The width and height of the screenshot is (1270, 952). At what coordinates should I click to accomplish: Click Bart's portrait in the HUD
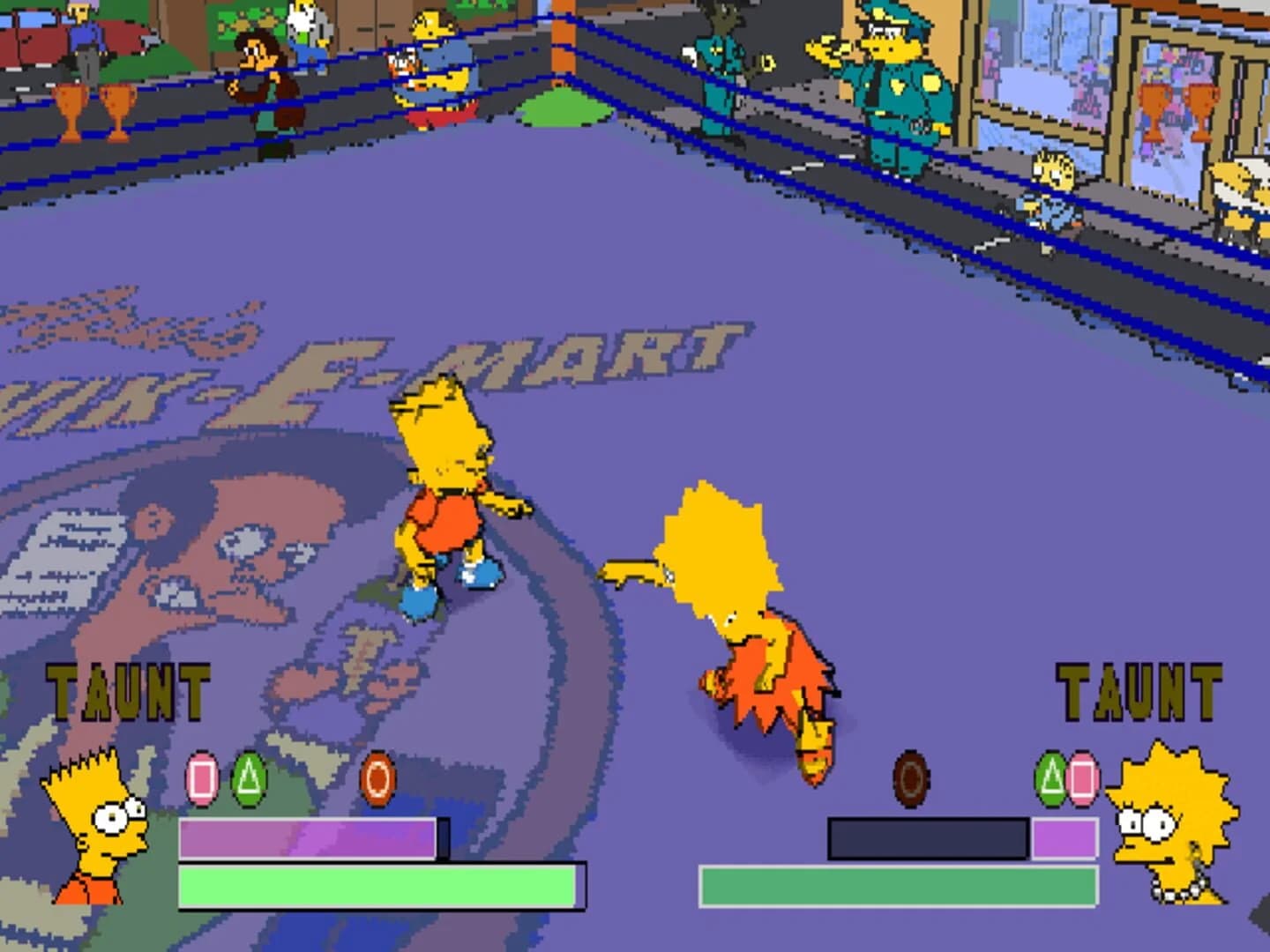point(91,837)
